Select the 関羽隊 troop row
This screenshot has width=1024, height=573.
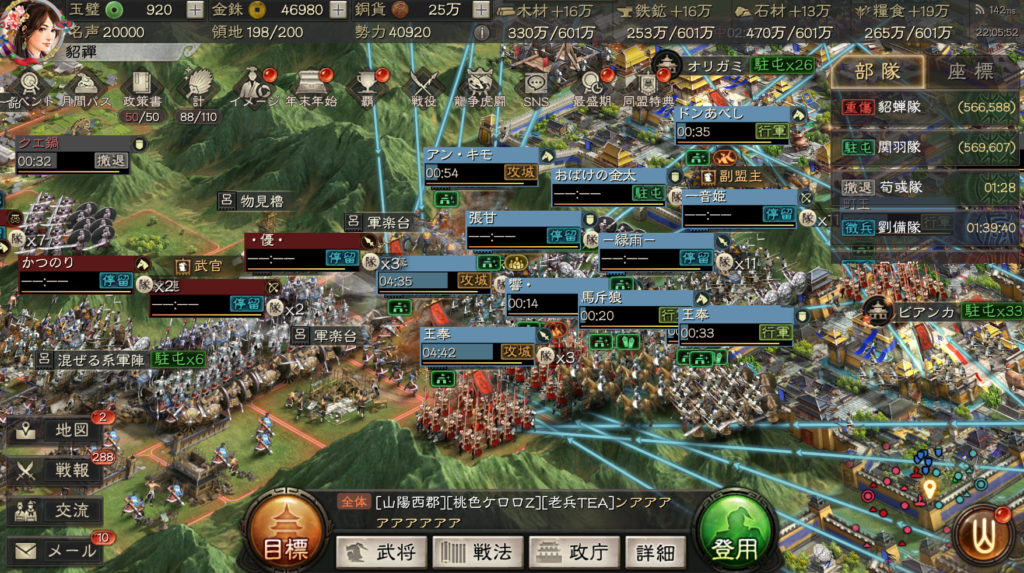coord(926,147)
